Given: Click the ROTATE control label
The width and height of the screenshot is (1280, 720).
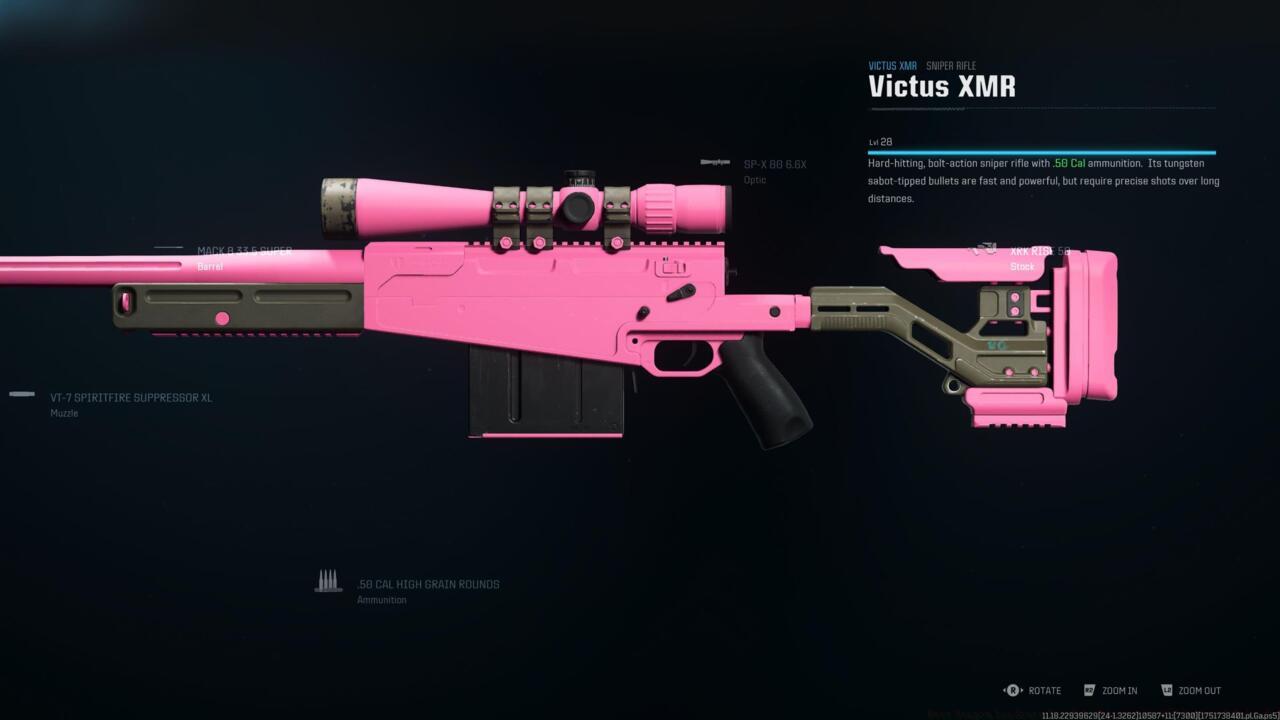Looking at the screenshot, I should 1044,690.
